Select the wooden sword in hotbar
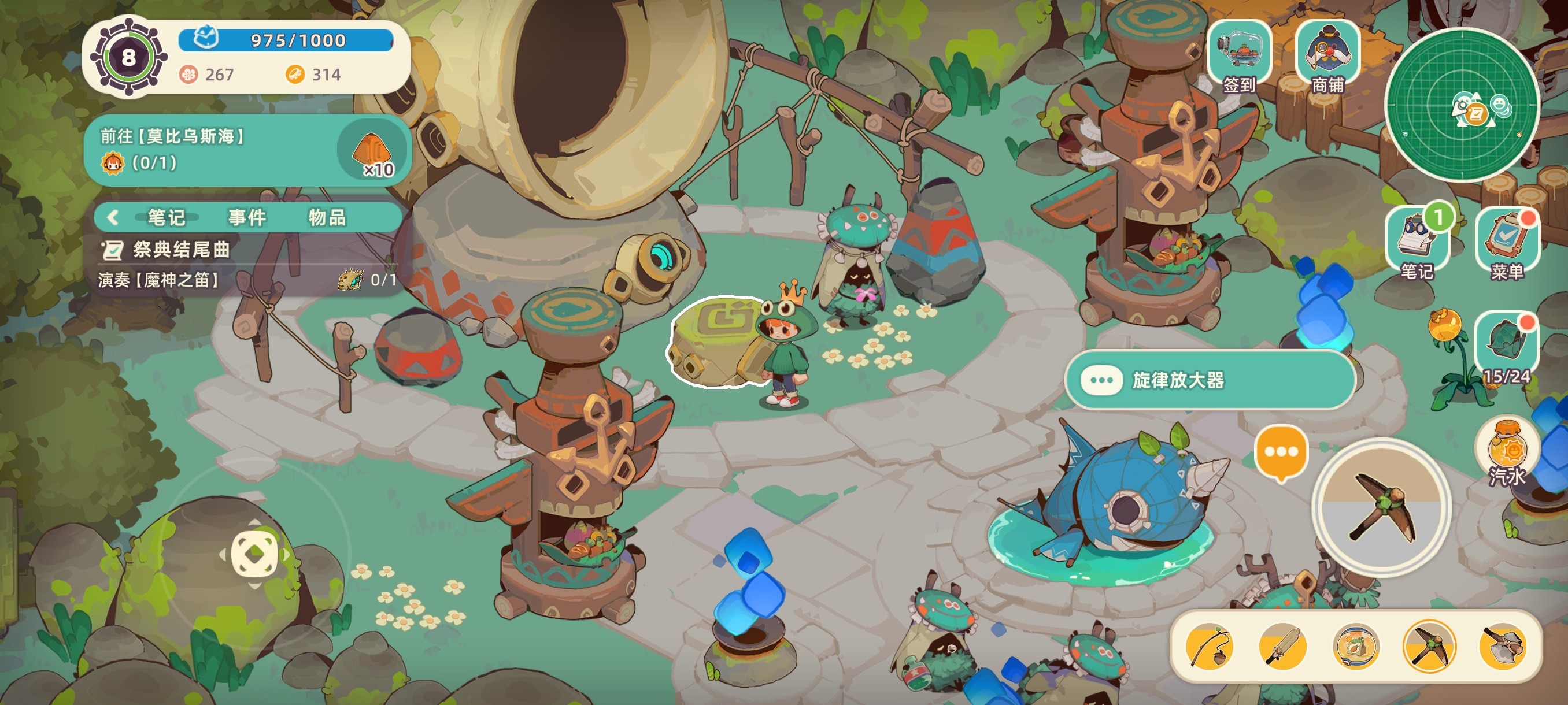The image size is (1568, 705). [1282, 646]
